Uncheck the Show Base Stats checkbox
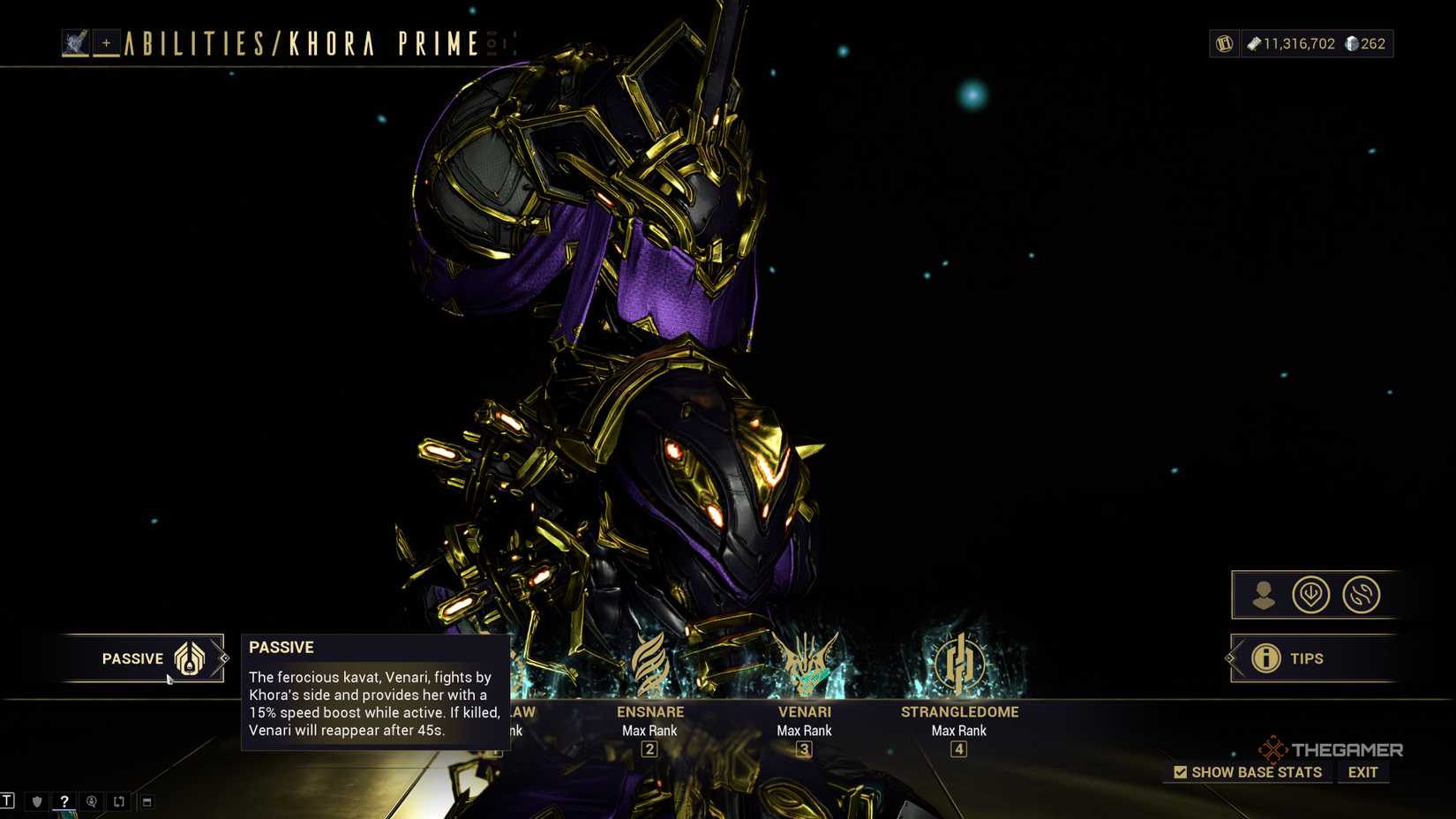1456x819 pixels. click(1179, 771)
